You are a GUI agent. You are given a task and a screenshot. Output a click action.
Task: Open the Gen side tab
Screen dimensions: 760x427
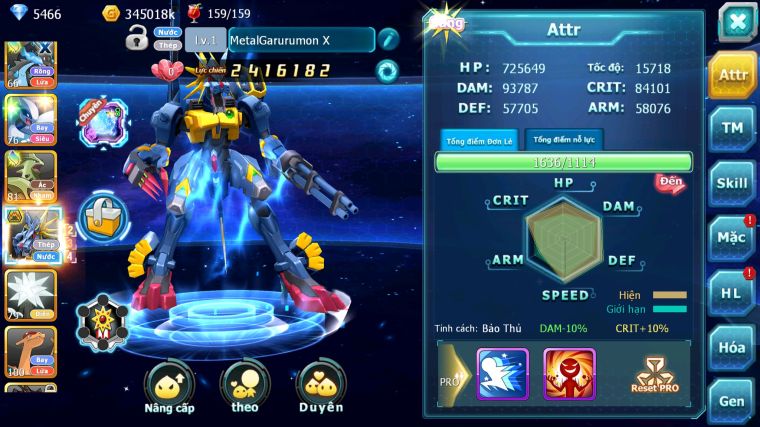coord(732,401)
